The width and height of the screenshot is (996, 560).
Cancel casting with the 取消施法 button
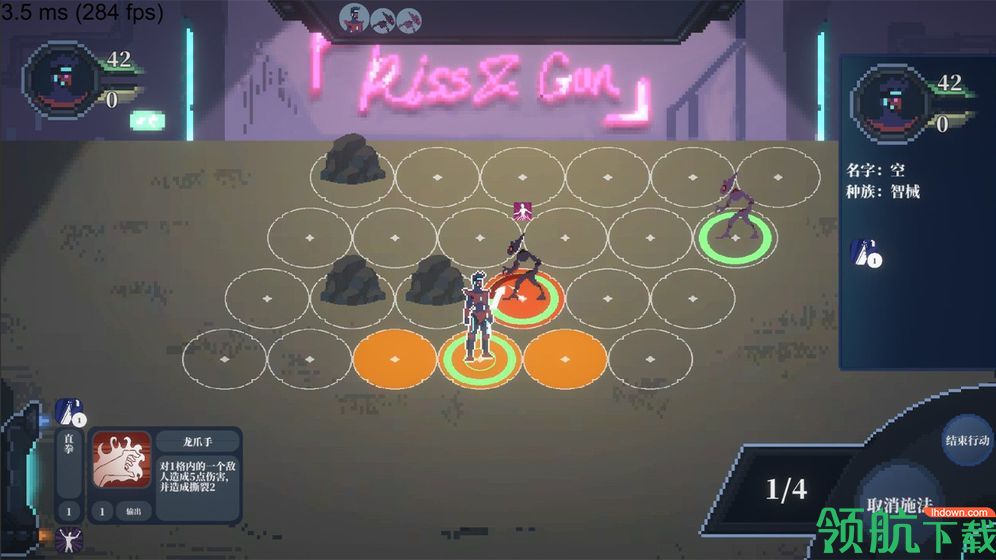899,505
